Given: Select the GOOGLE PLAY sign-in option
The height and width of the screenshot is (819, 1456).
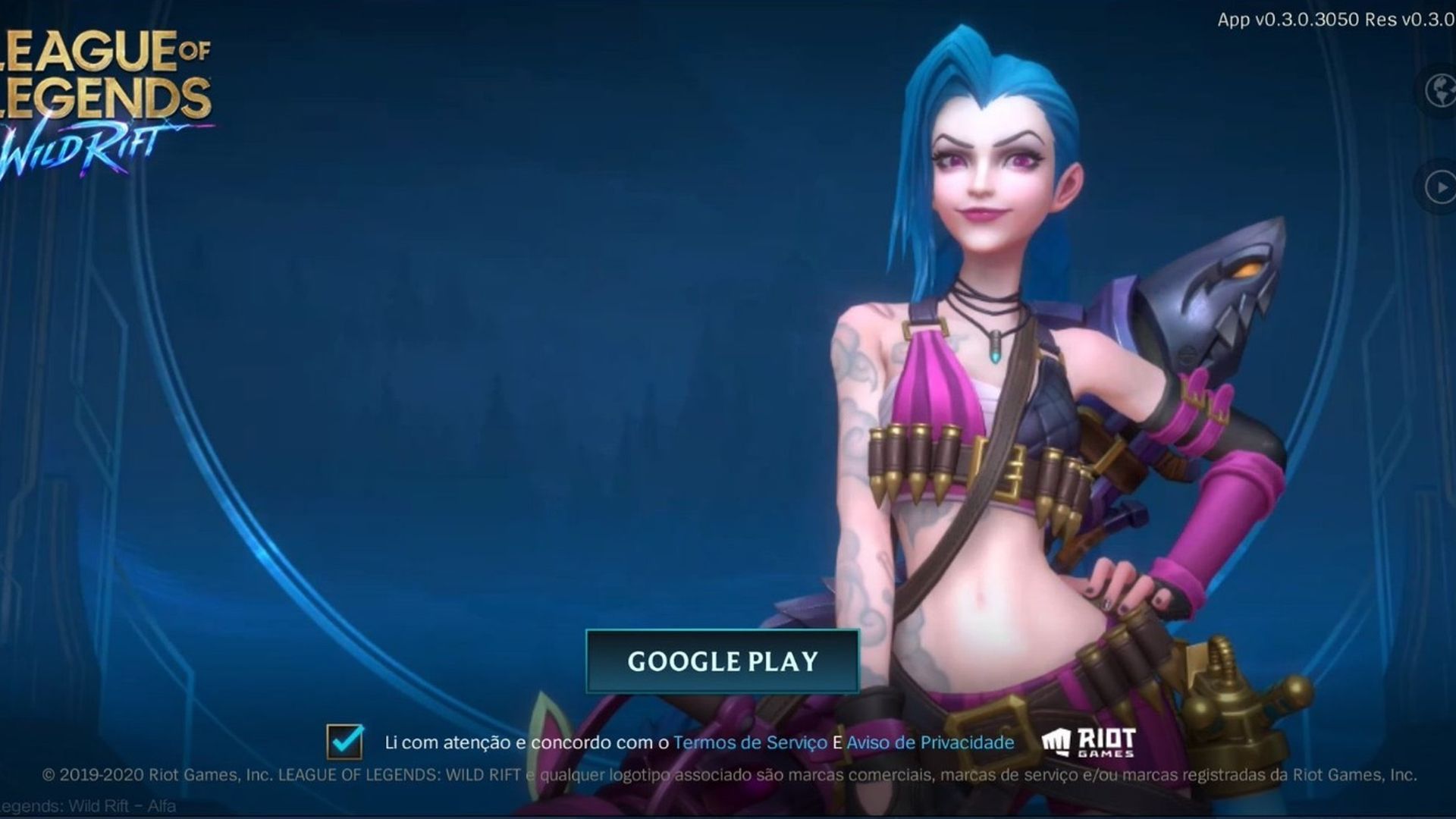Looking at the screenshot, I should 722,661.
